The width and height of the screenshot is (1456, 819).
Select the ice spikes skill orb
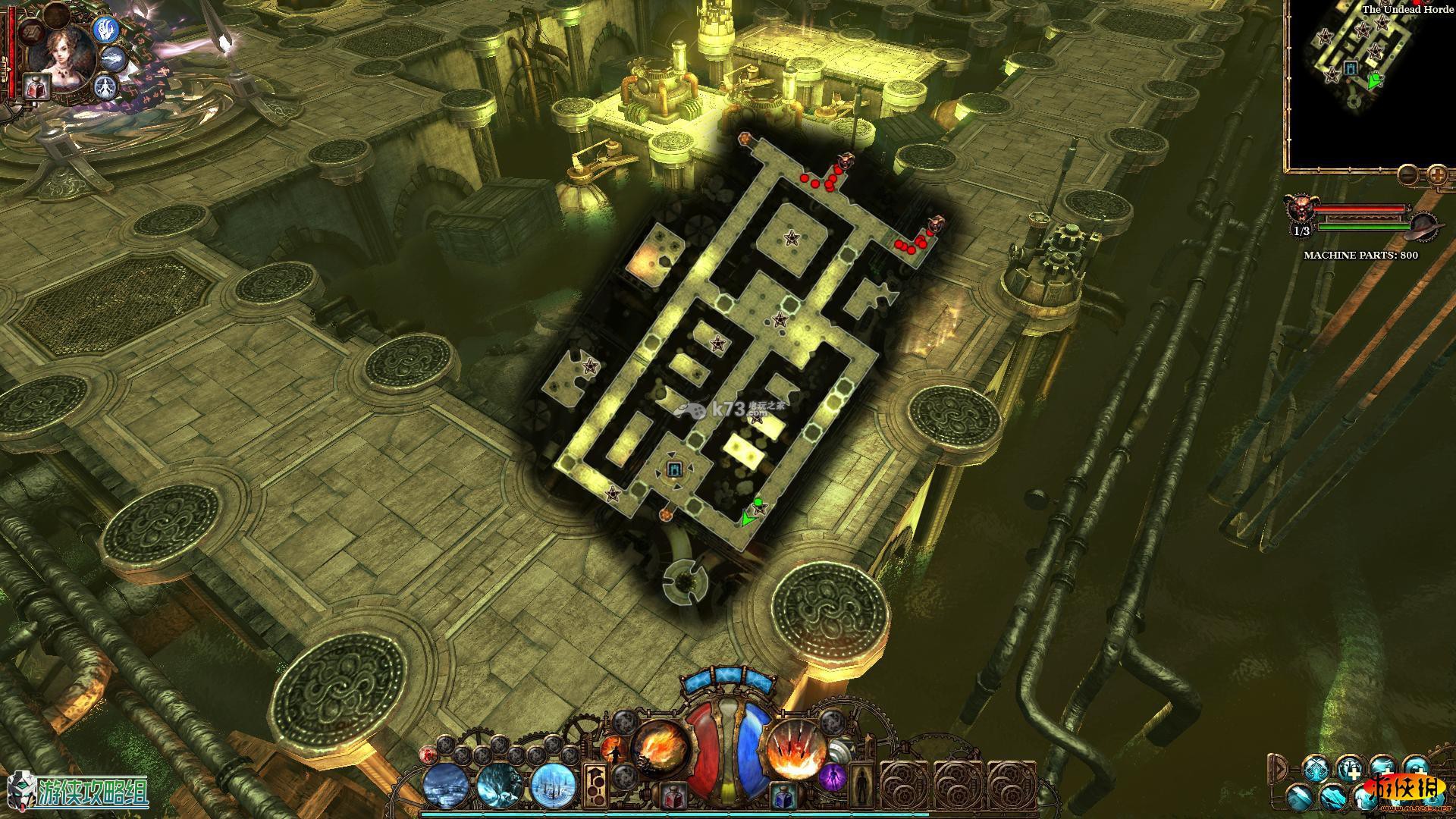pyautogui.click(x=554, y=784)
